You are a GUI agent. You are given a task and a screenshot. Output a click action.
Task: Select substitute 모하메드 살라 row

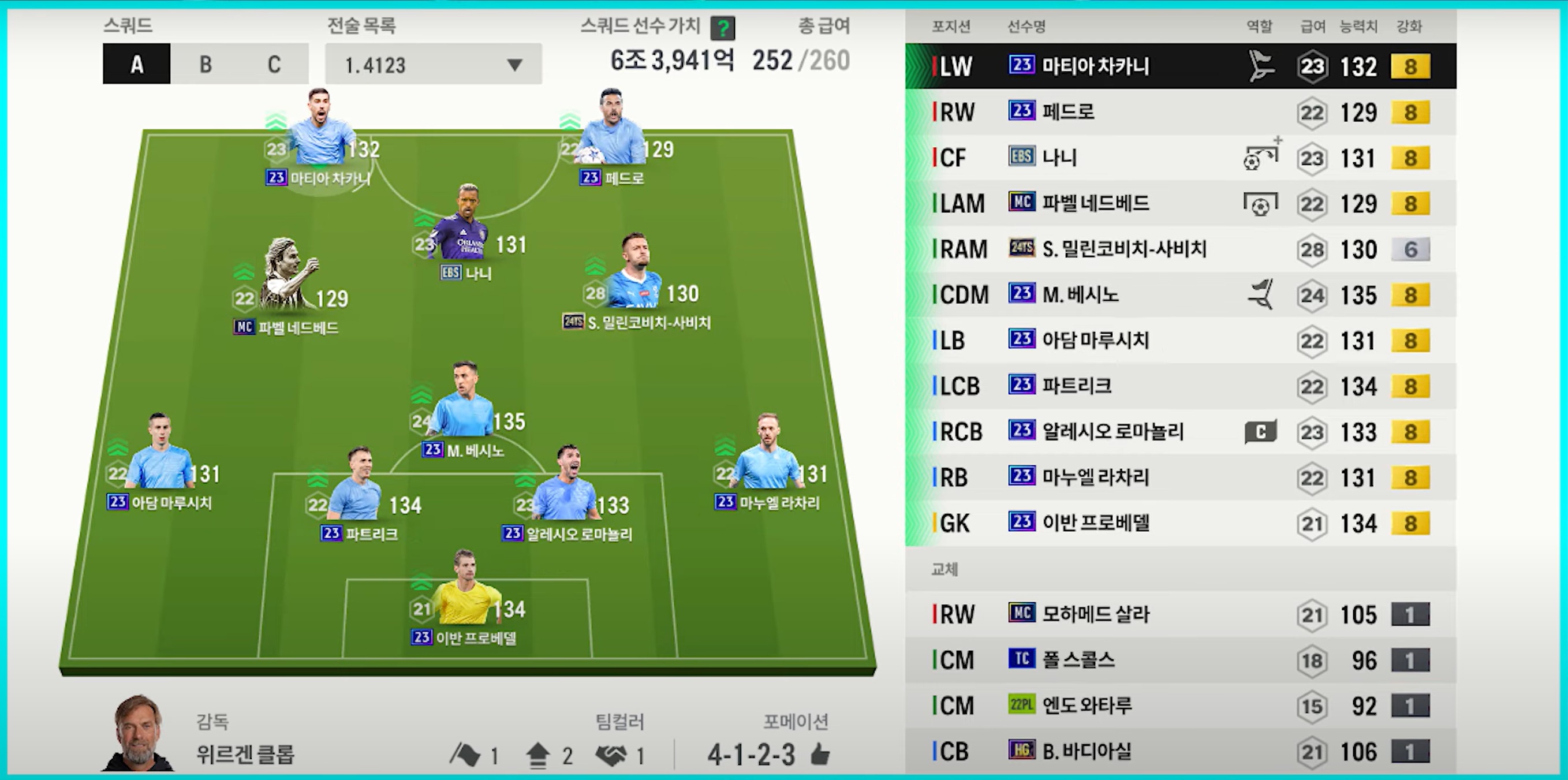coord(1179,614)
